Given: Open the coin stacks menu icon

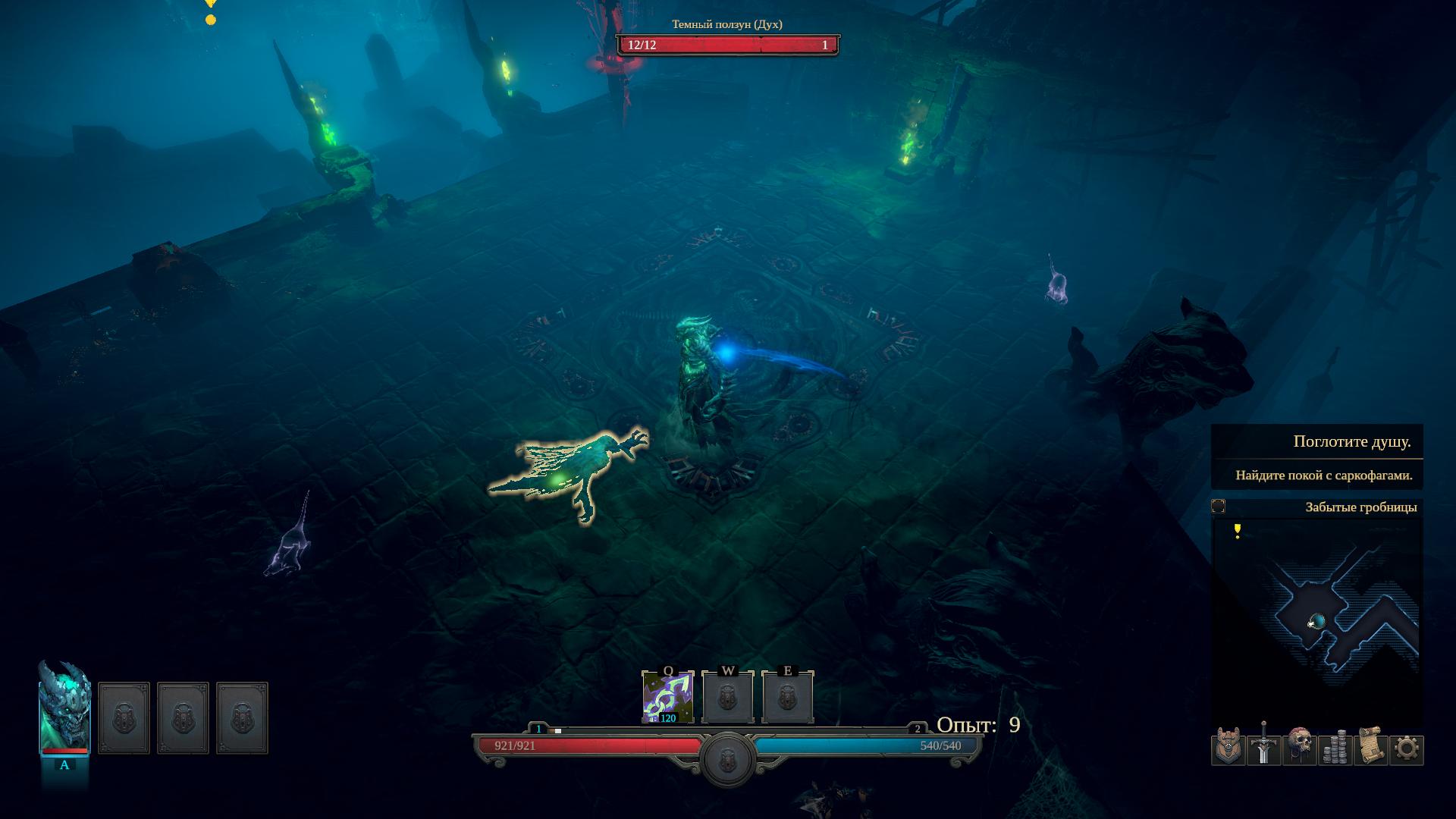Looking at the screenshot, I should [x=1335, y=748].
